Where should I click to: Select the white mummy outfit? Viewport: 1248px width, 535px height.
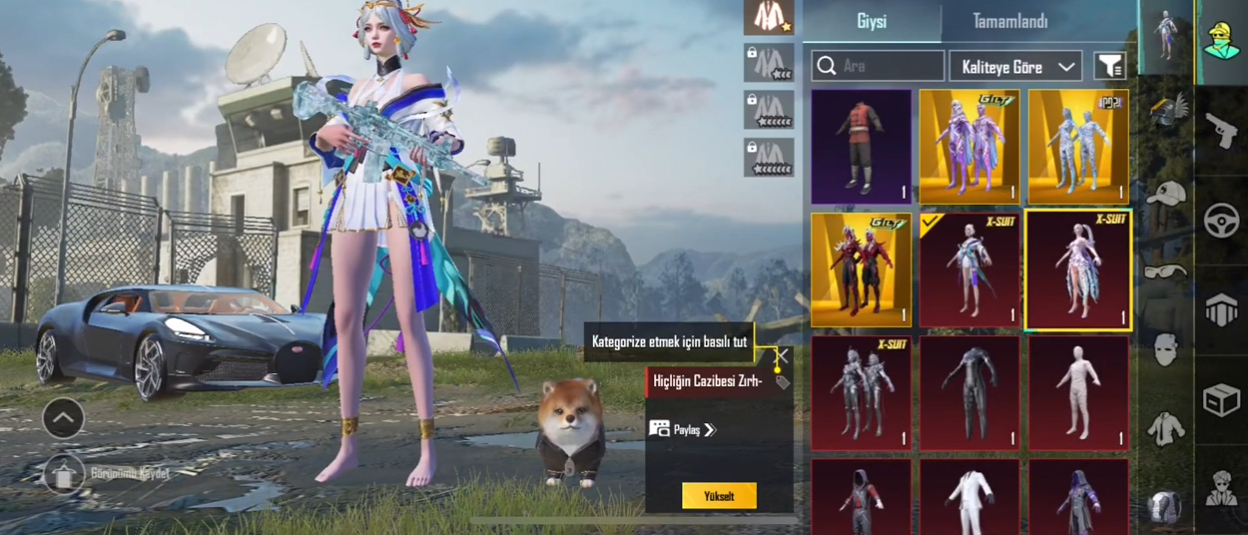click(x=1078, y=393)
